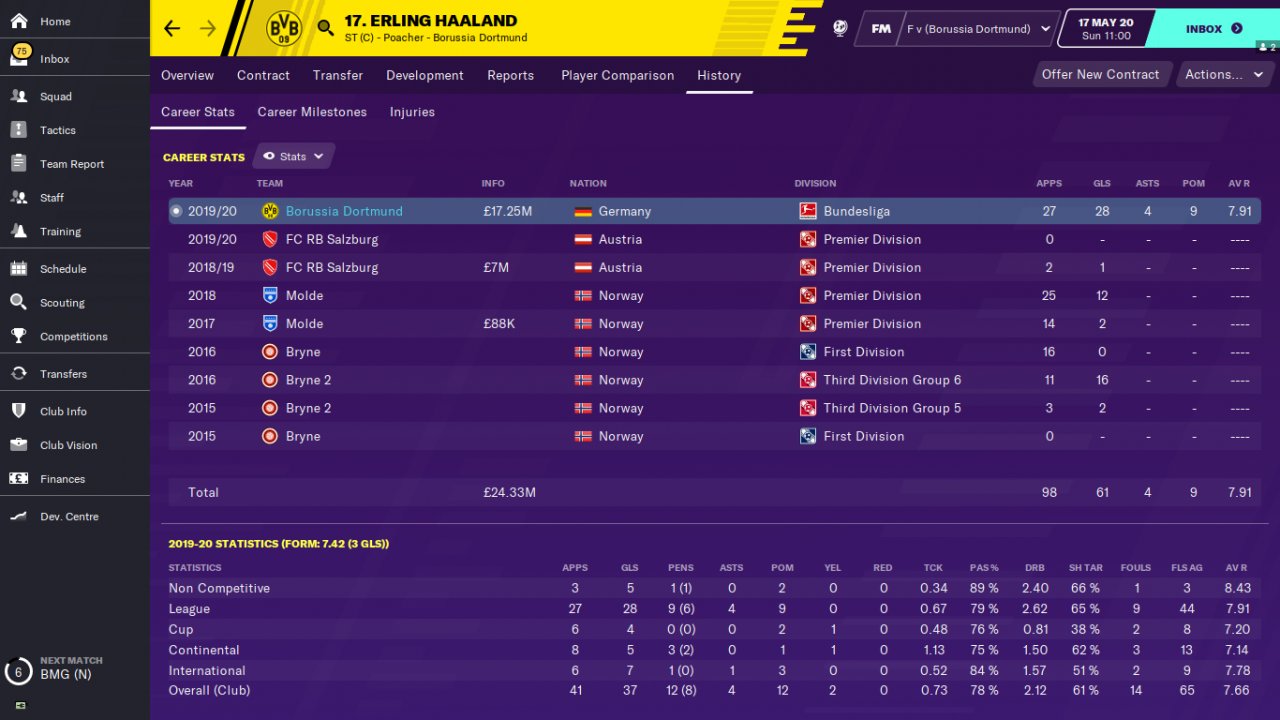Open Tactics from the sidebar
Viewport: 1280px width, 720px height.
(x=57, y=130)
